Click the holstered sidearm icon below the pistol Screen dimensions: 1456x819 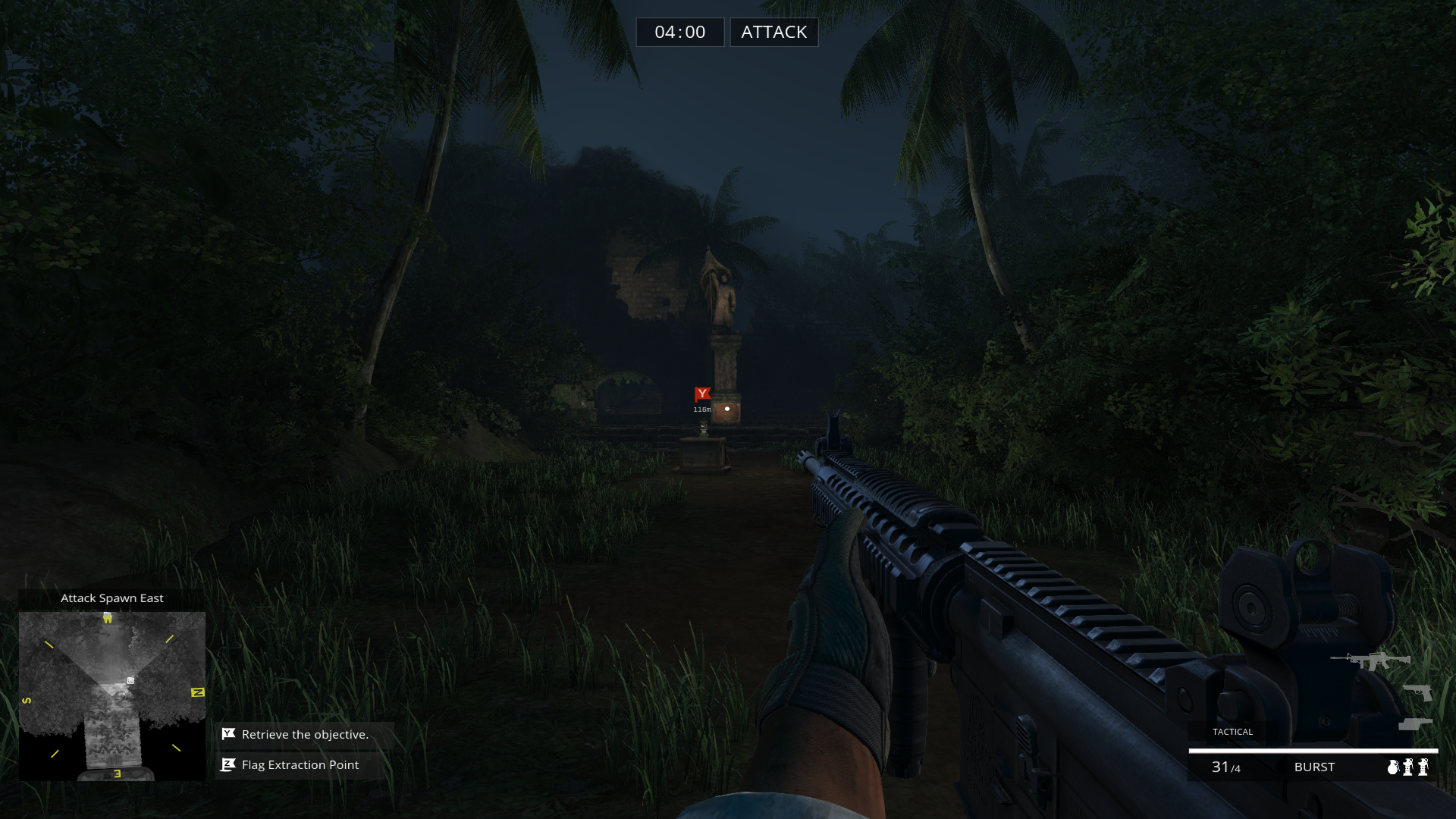point(1415,723)
